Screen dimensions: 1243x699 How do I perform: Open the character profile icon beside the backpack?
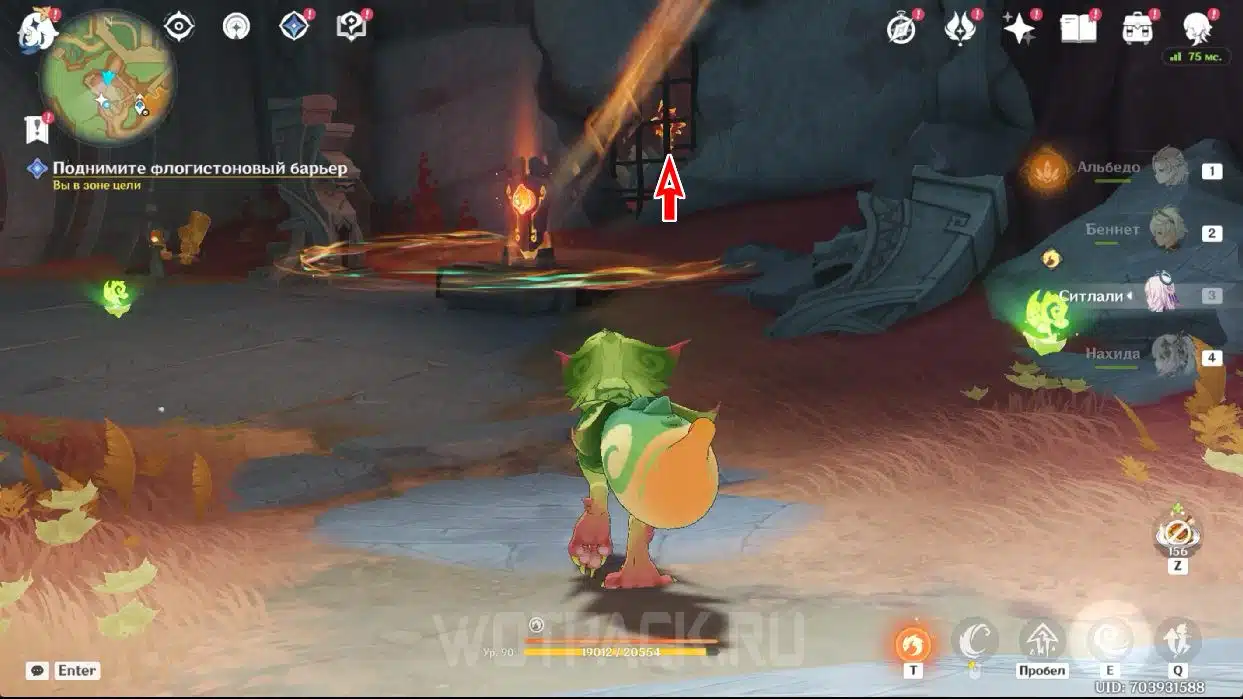click(x=1197, y=28)
